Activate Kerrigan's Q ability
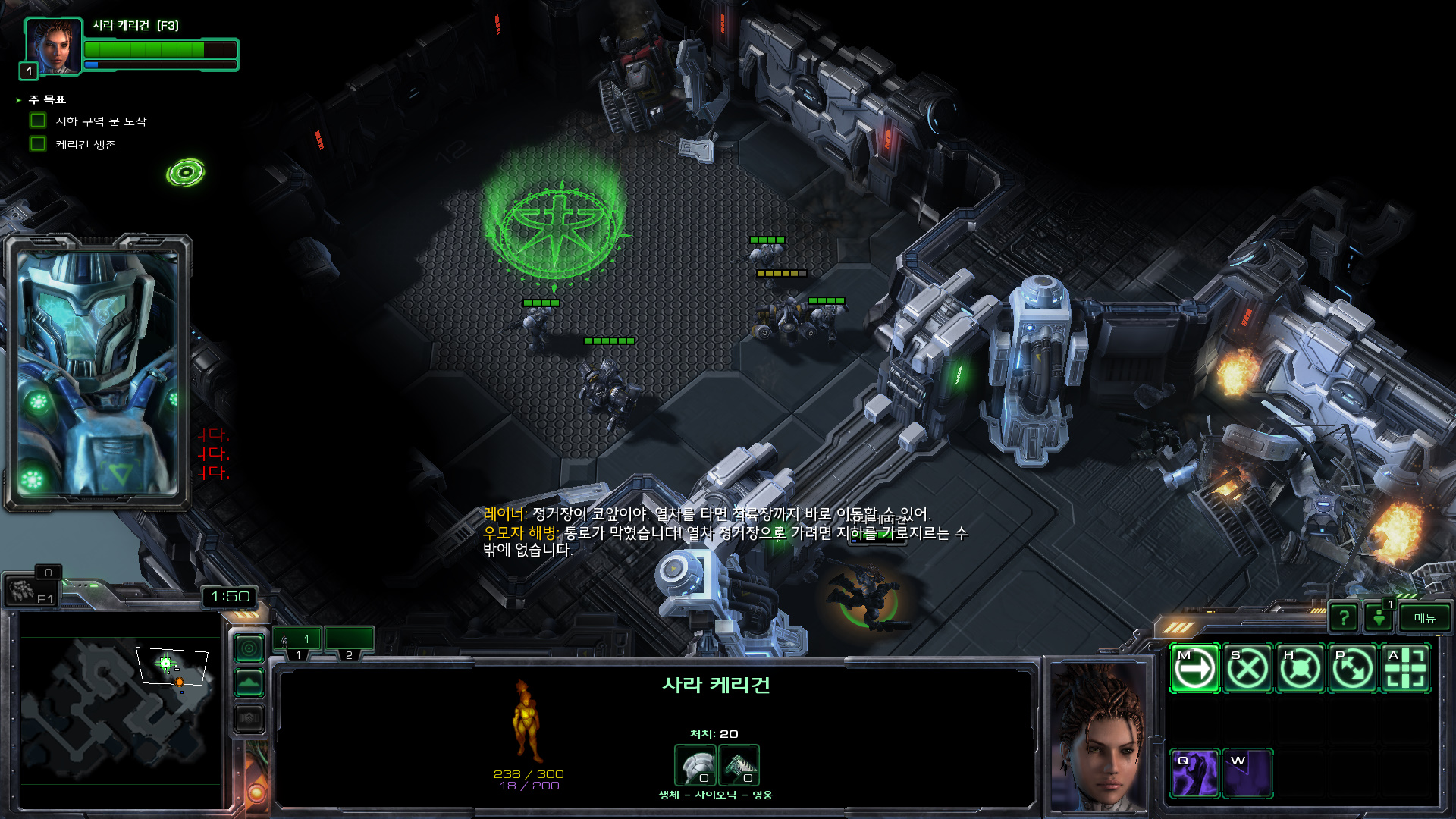1456x819 pixels. tap(1194, 773)
